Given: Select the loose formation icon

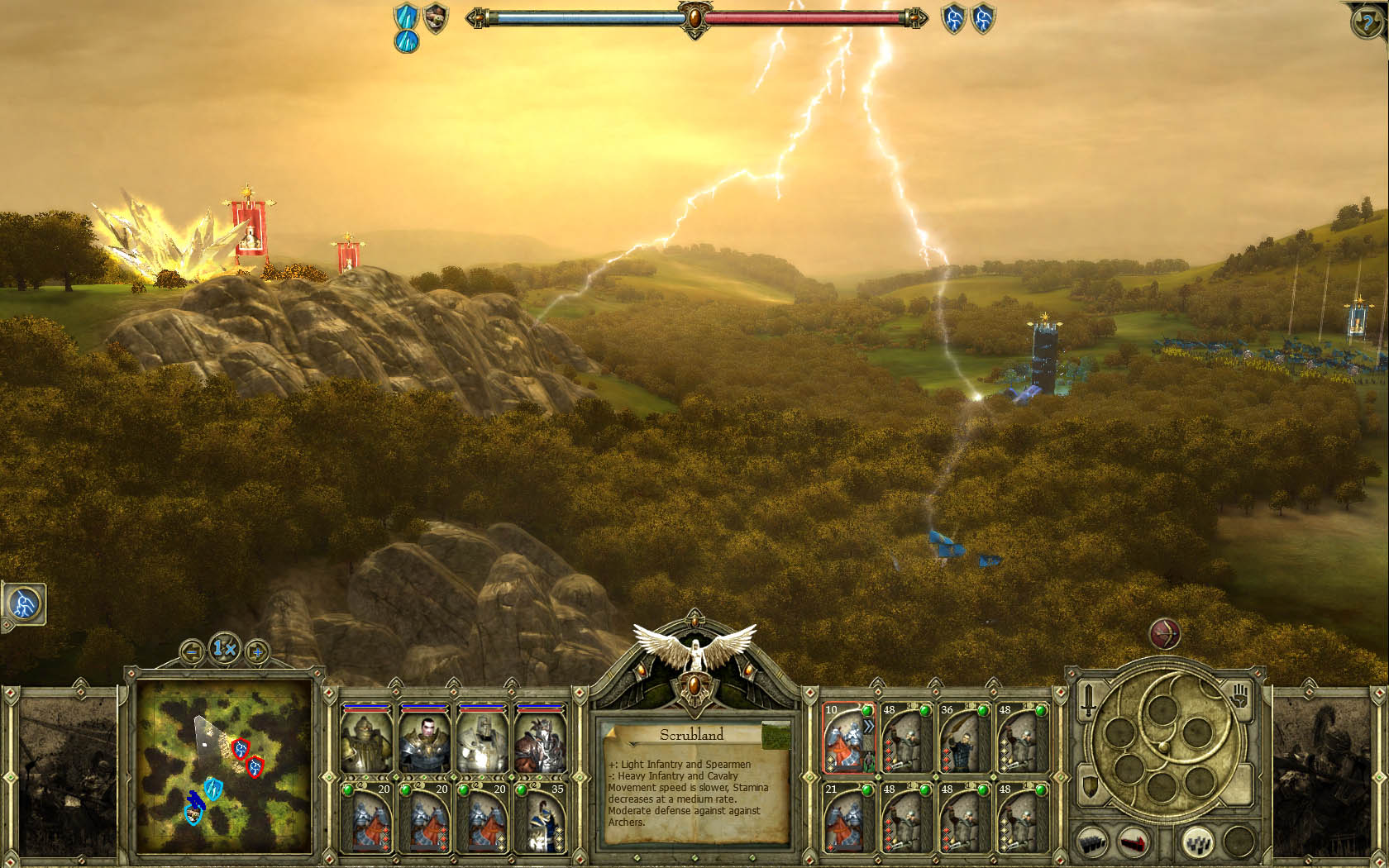Looking at the screenshot, I should (x=1198, y=843).
